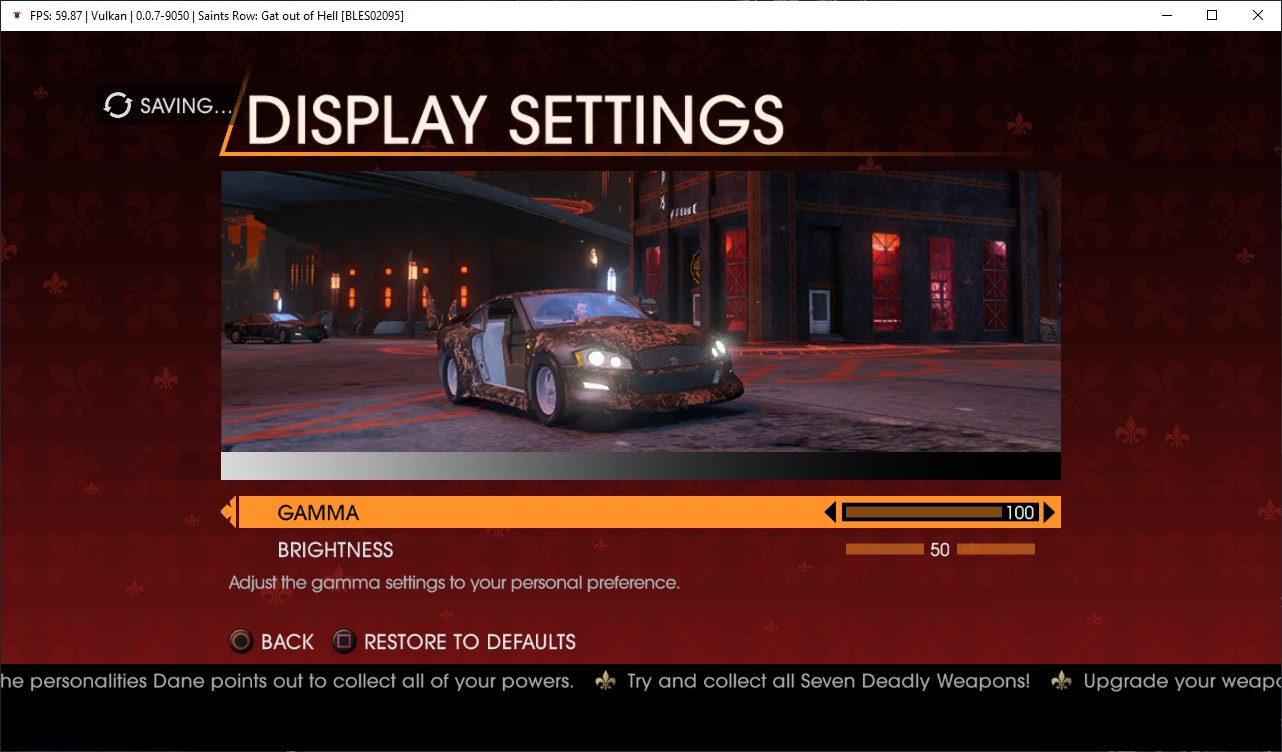Viewport: 1282px width, 752px height.
Task: Decrease gamma with the left arrow
Action: click(x=829, y=513)
